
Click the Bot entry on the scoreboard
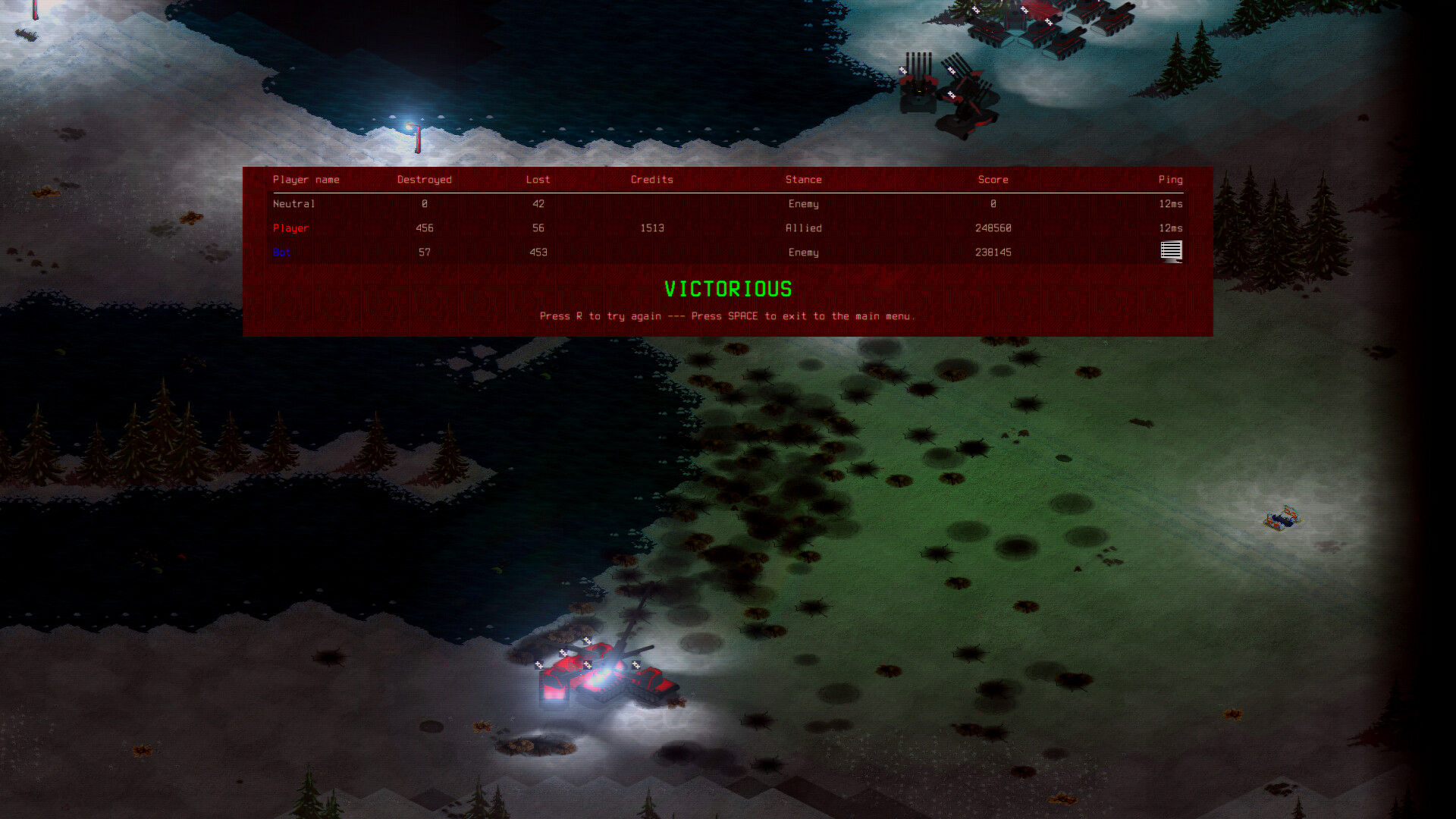click(x=281, y=252)
